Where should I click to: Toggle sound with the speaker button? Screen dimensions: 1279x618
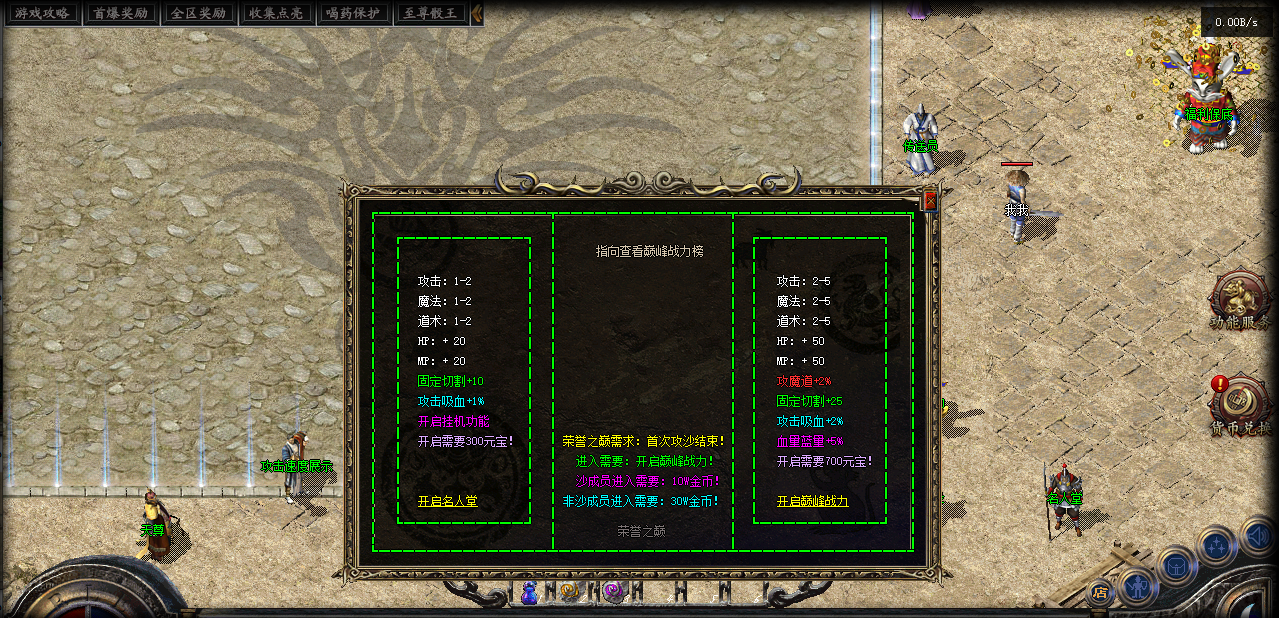pyautogui.click(x=1256, y=537)
